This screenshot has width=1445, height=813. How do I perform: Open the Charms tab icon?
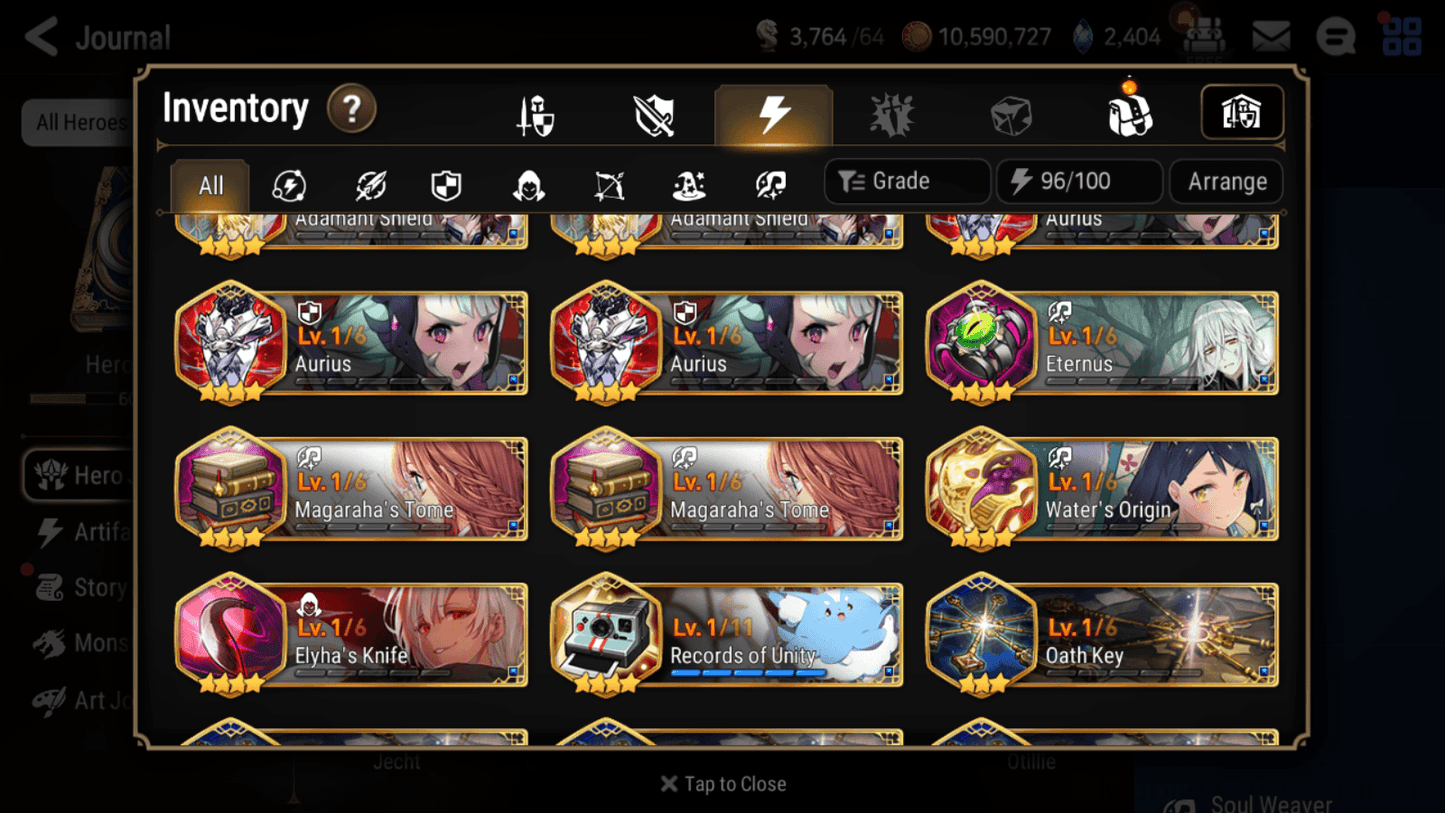tap(890, 114)
